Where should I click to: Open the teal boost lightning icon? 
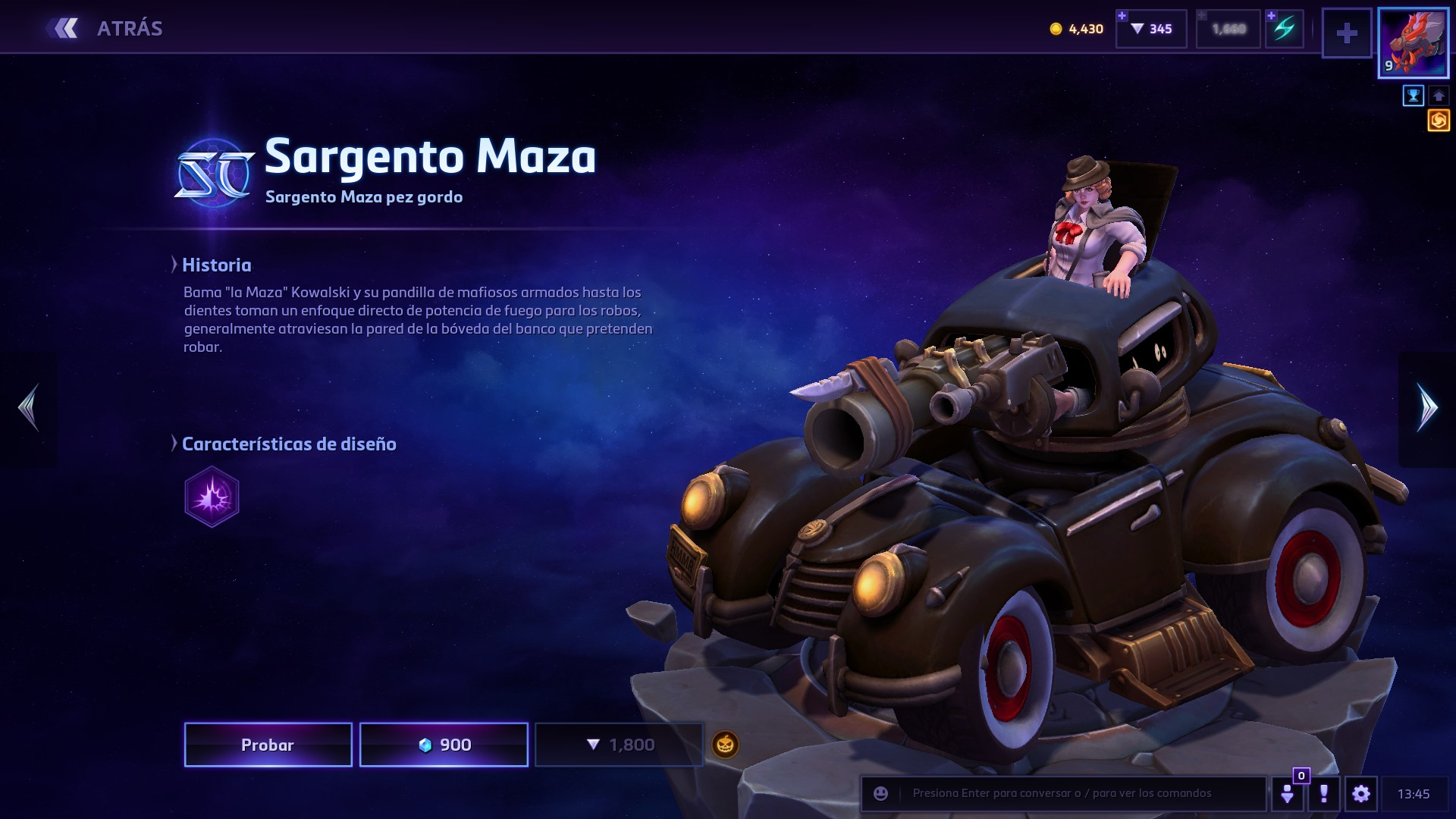[x=1285, y=29]
